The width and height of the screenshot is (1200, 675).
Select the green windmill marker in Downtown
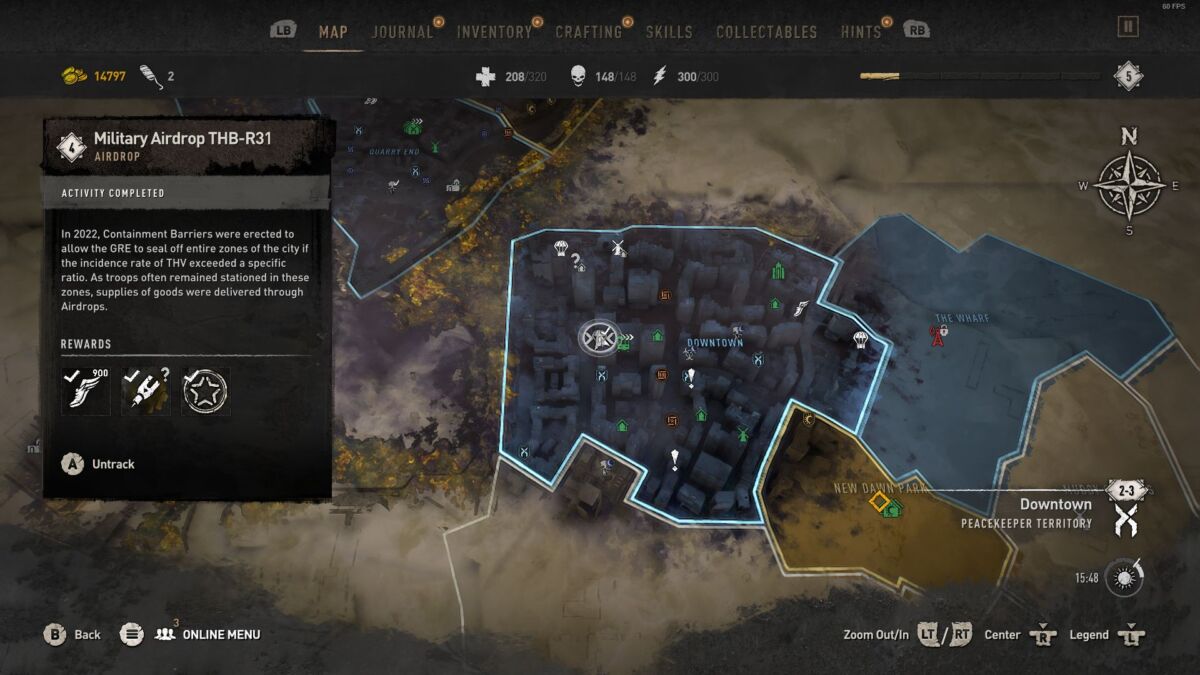point(742,435)
